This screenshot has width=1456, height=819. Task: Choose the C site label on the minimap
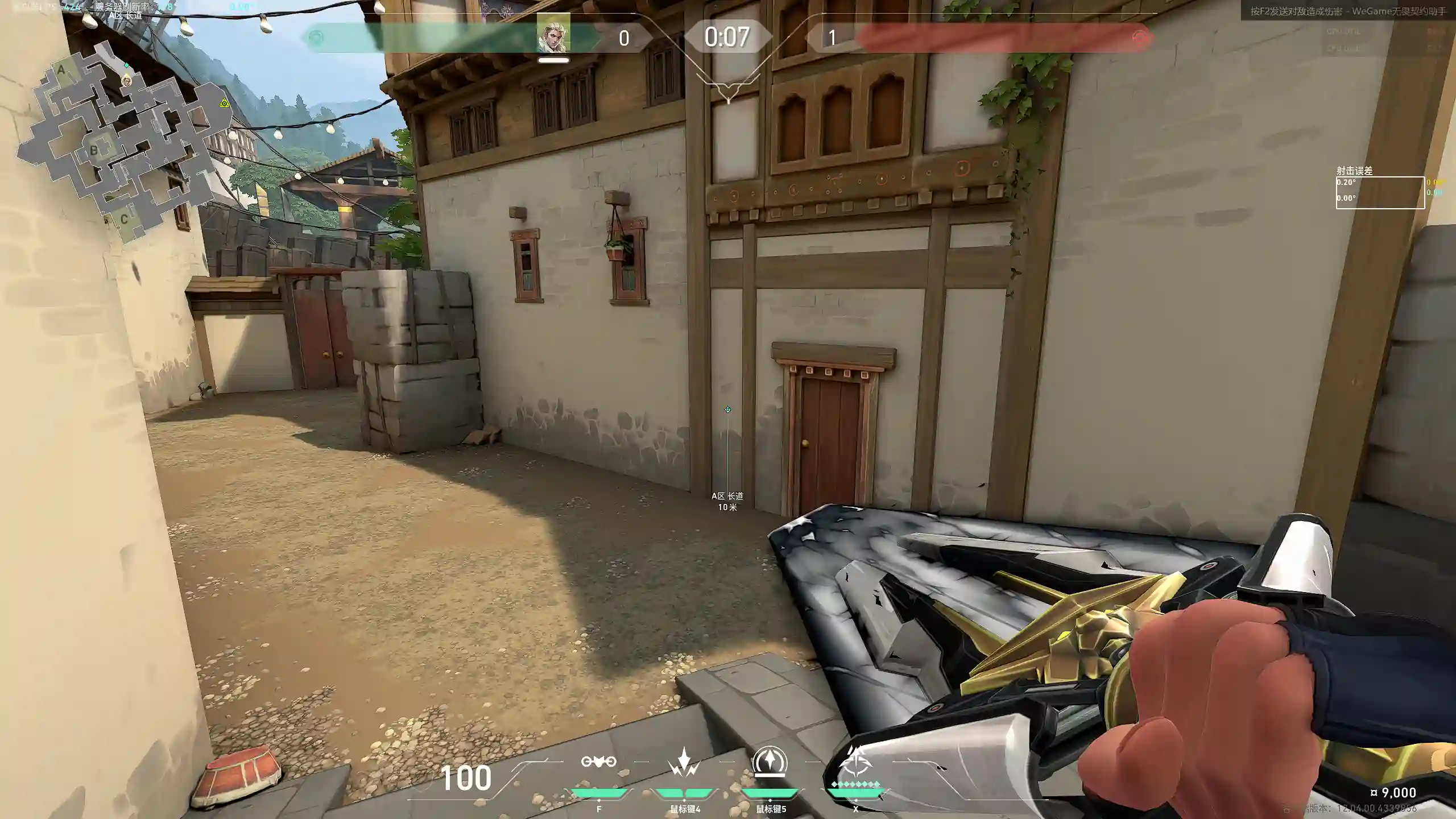coord(124,219)
